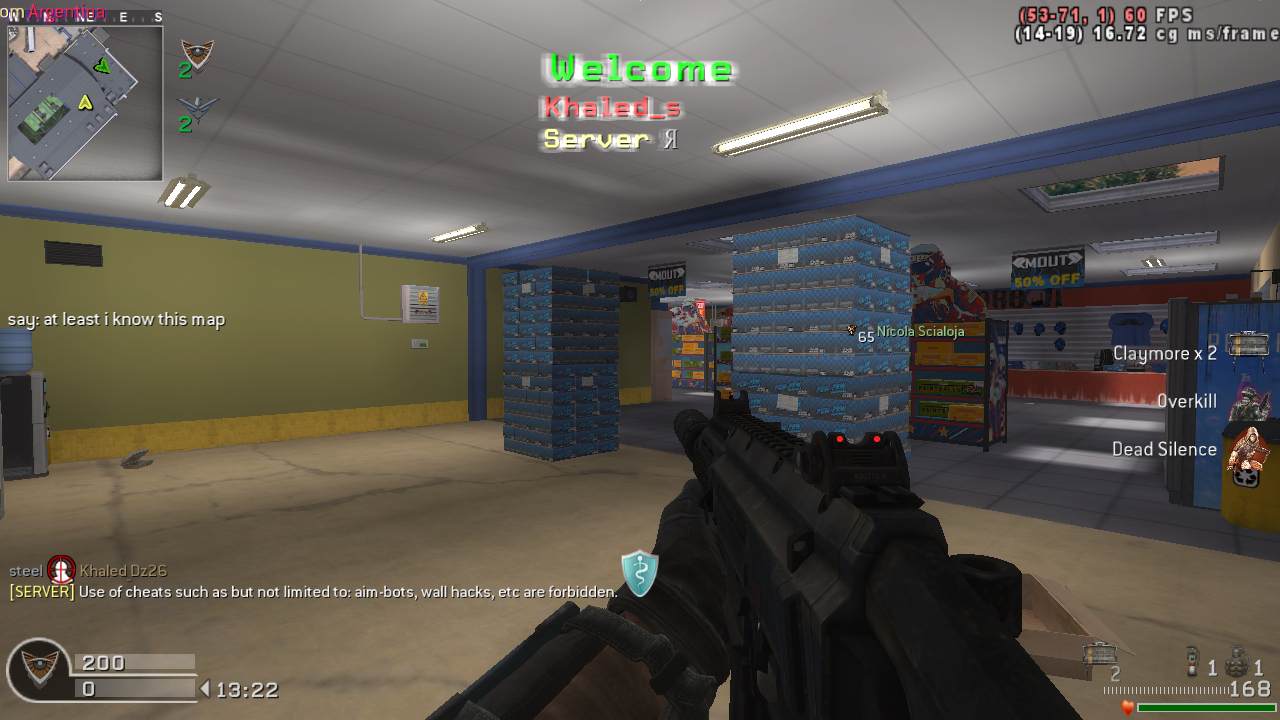The height and width of the screenshot is (720, 1280).
Task: Select the top team emblem beside the minimap
Action: coord(197,54)
